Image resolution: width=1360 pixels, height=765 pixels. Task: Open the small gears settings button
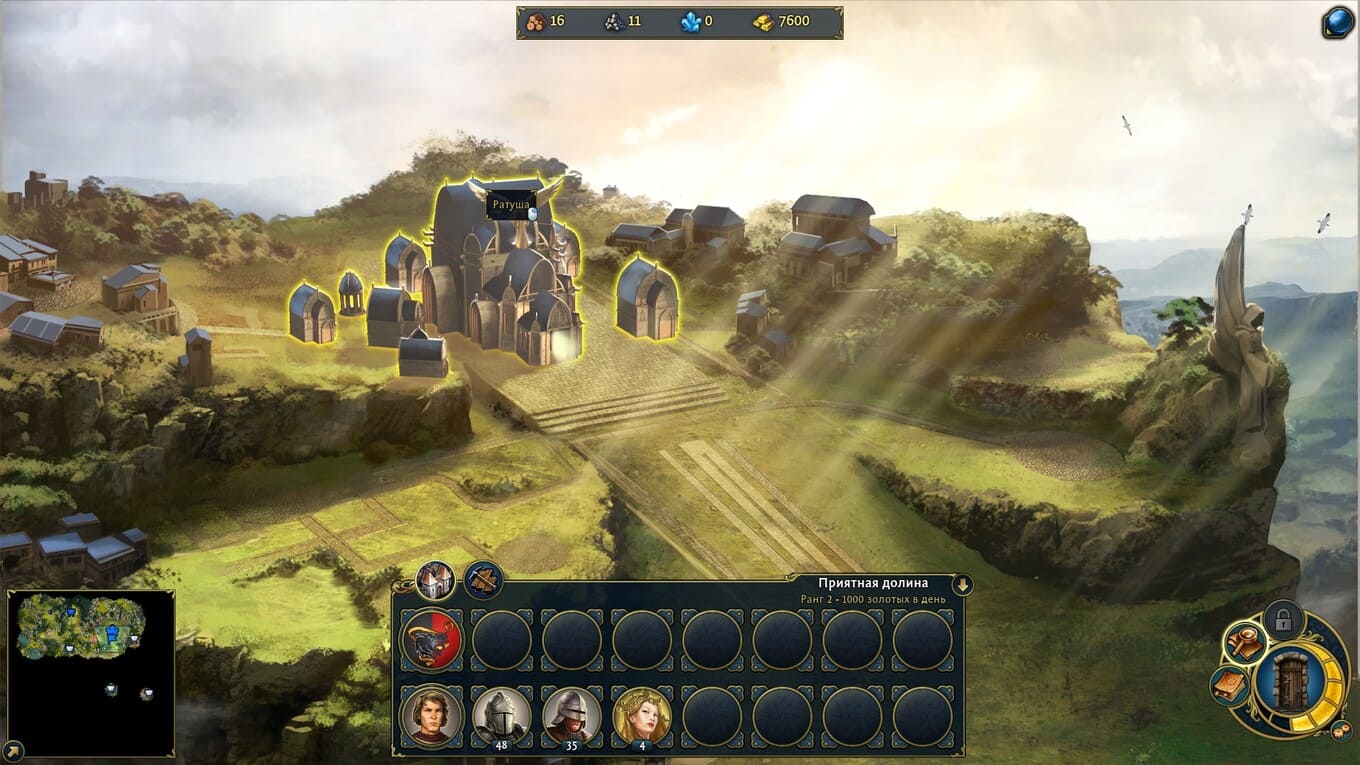click(x=1343, y=732)
